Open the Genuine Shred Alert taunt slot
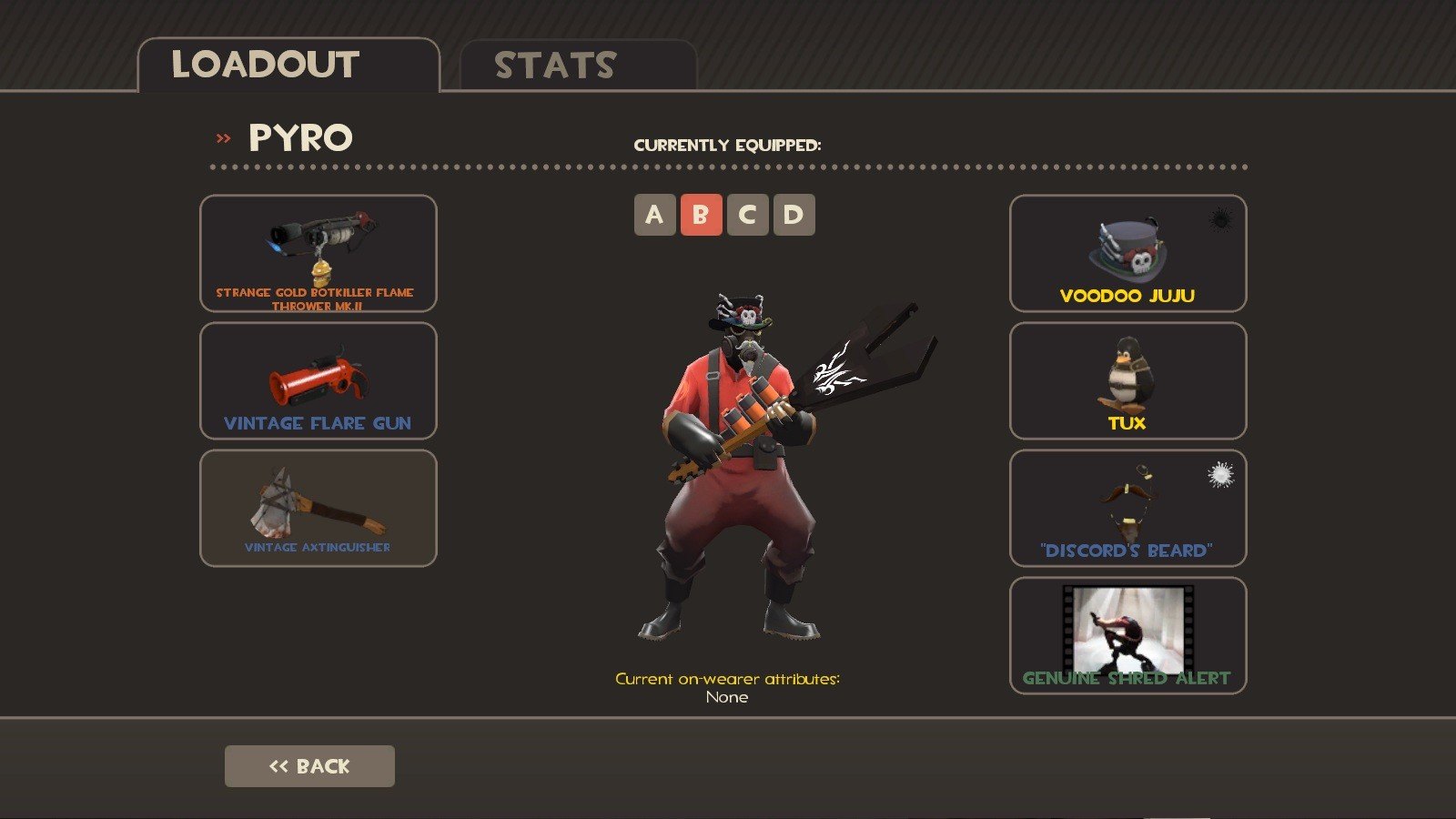This screenshot has width=1456, height=819. [1127, 635]
